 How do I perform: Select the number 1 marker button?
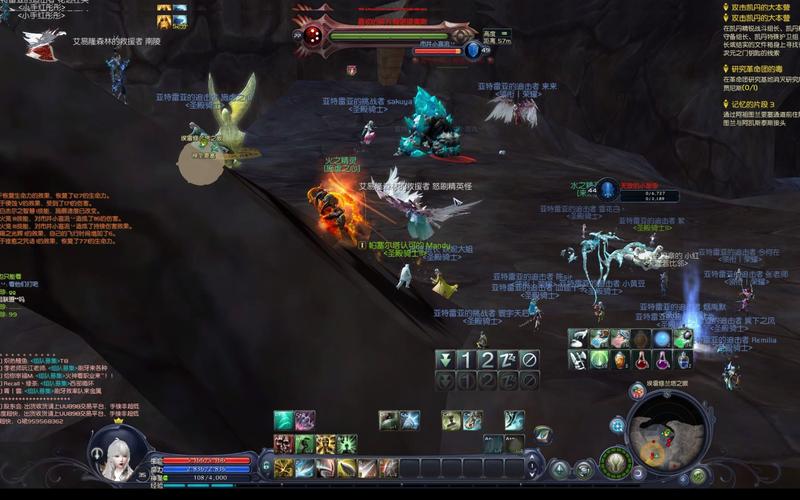click(x=465, y=359)
